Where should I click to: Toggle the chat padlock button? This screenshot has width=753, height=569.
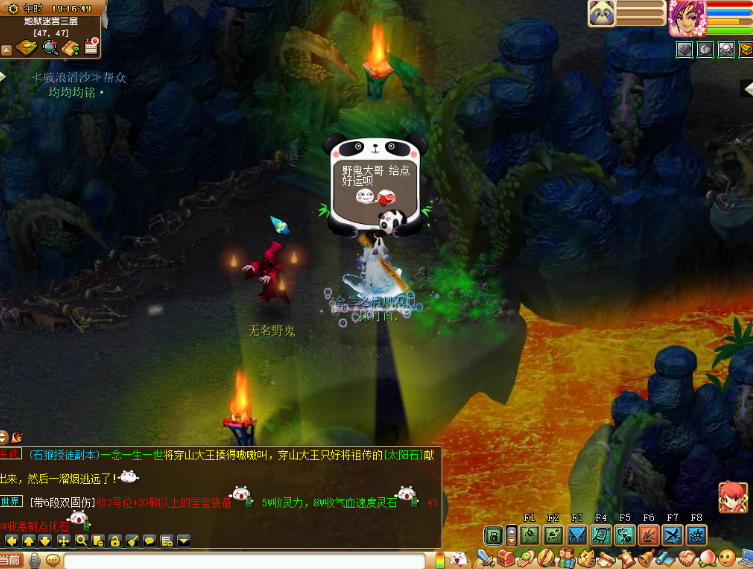115,541
